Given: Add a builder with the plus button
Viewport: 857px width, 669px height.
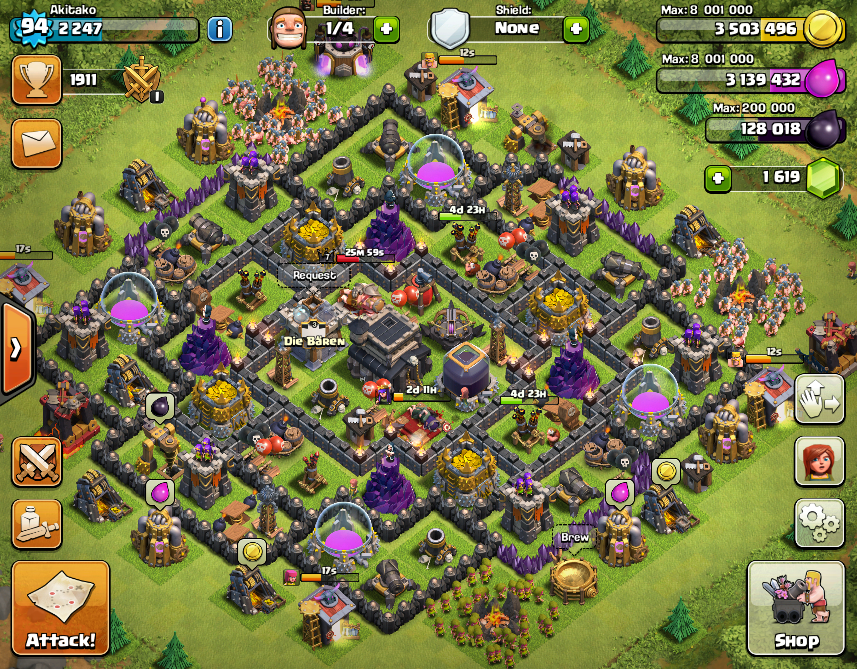Looking at the screenshot, I should [x=386, y=29].
